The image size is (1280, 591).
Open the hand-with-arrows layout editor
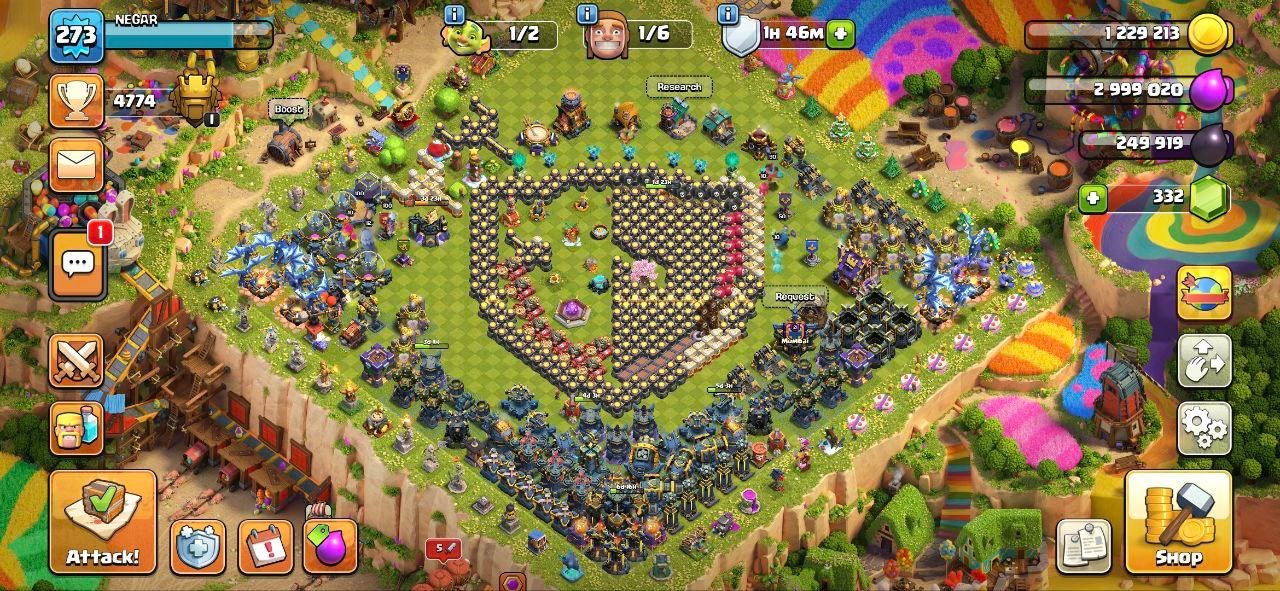pyautogui.click(x=1203, y=360)
